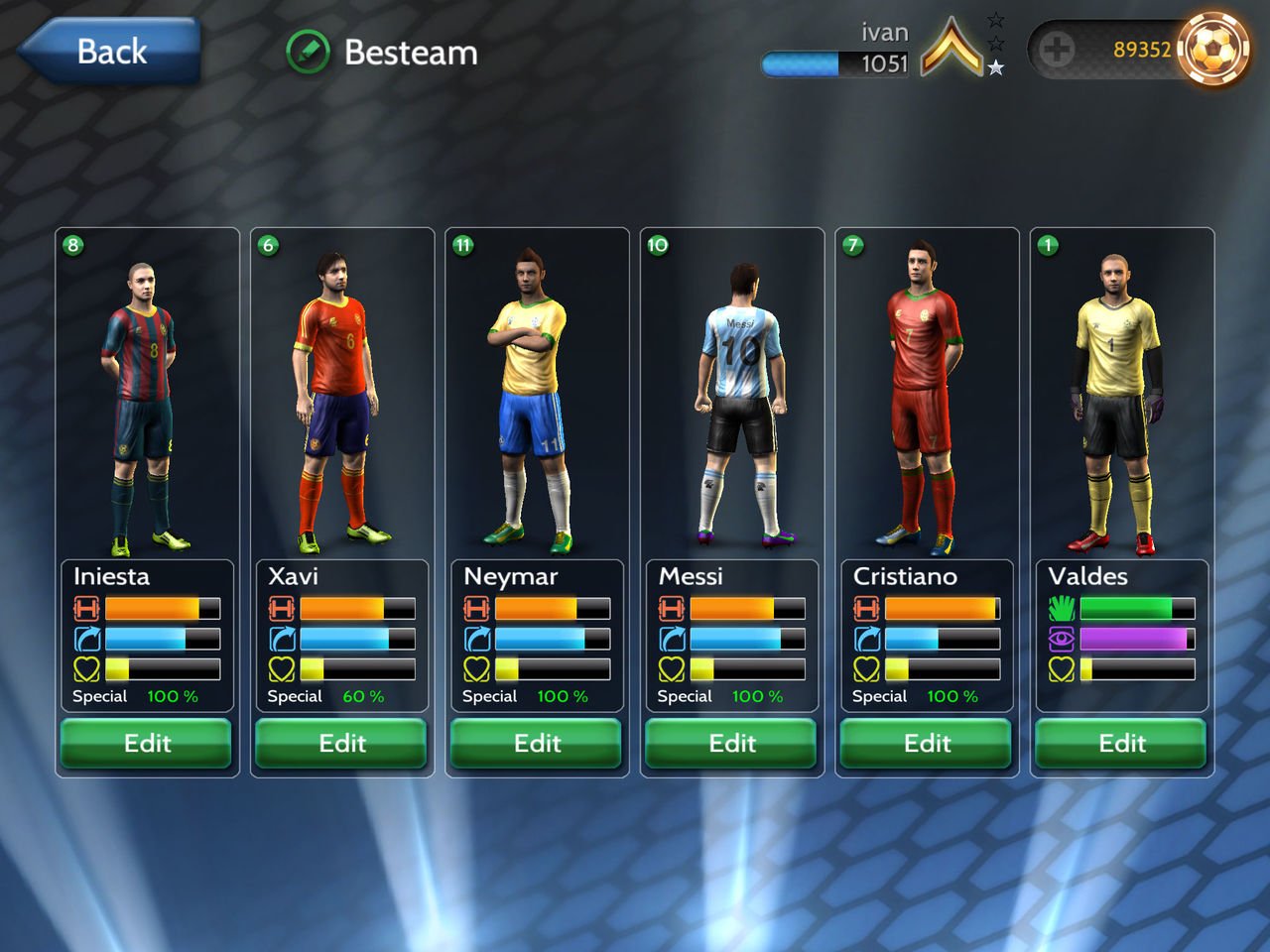Click the plus icon to add more coins
This screenshot has width=1270, height=952.
[1058, 49]
